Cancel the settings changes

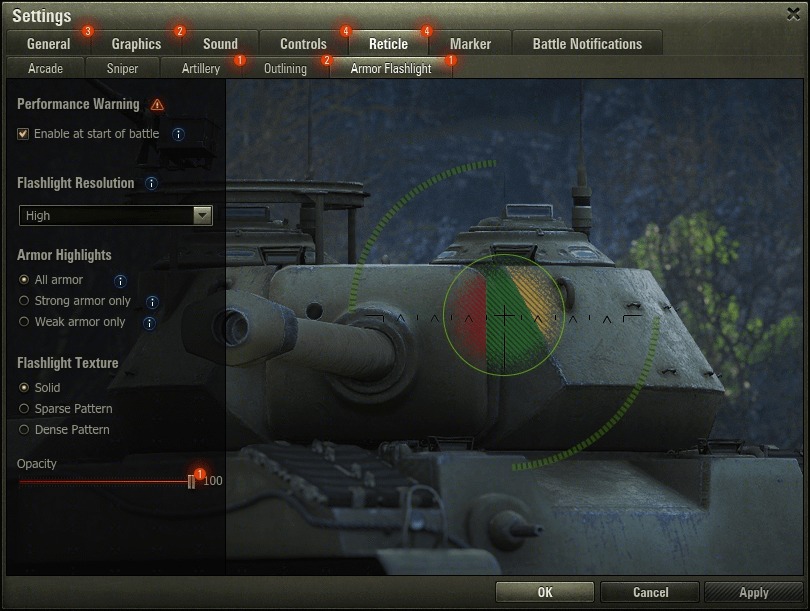click(x=650, y=592)
